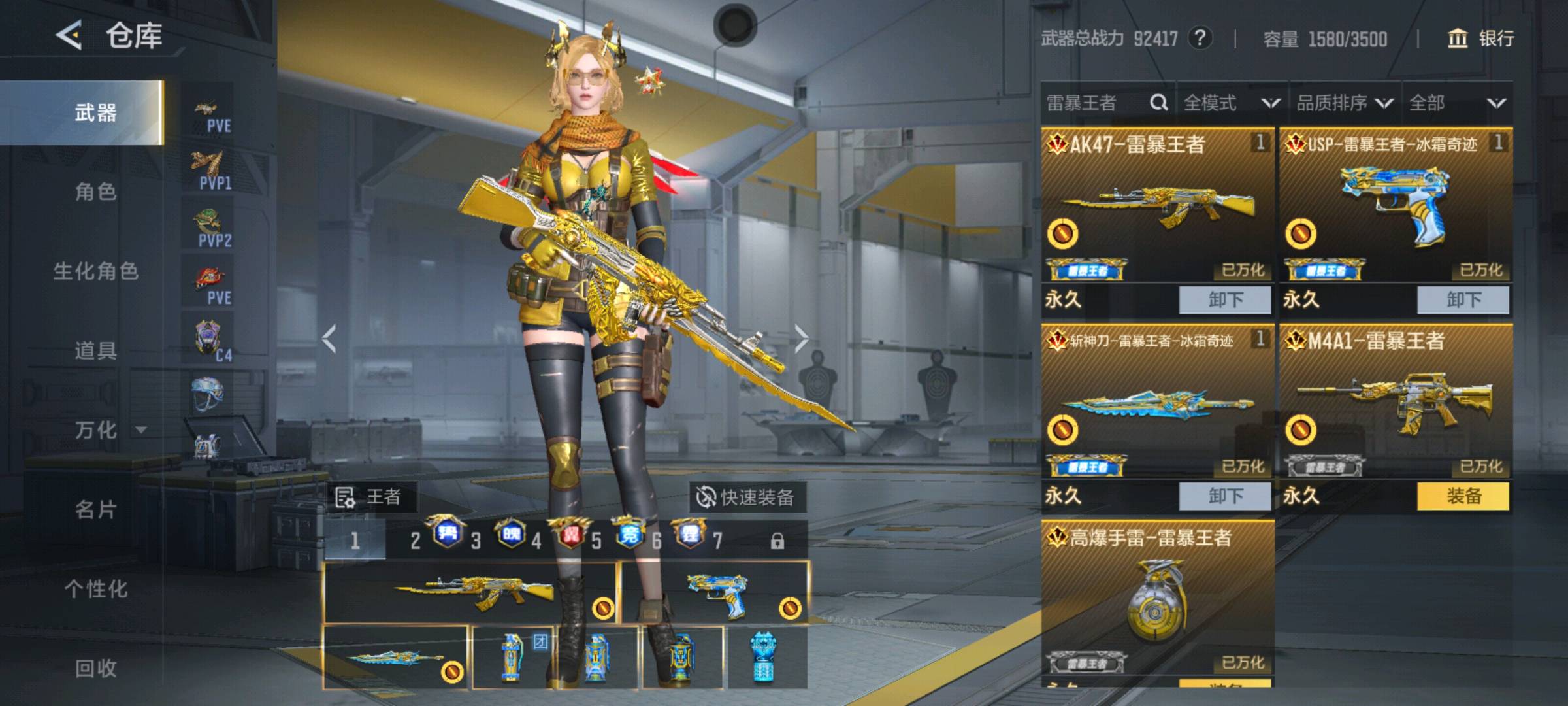Go back from the 仓库 warehouse screen

click(69, 35)
